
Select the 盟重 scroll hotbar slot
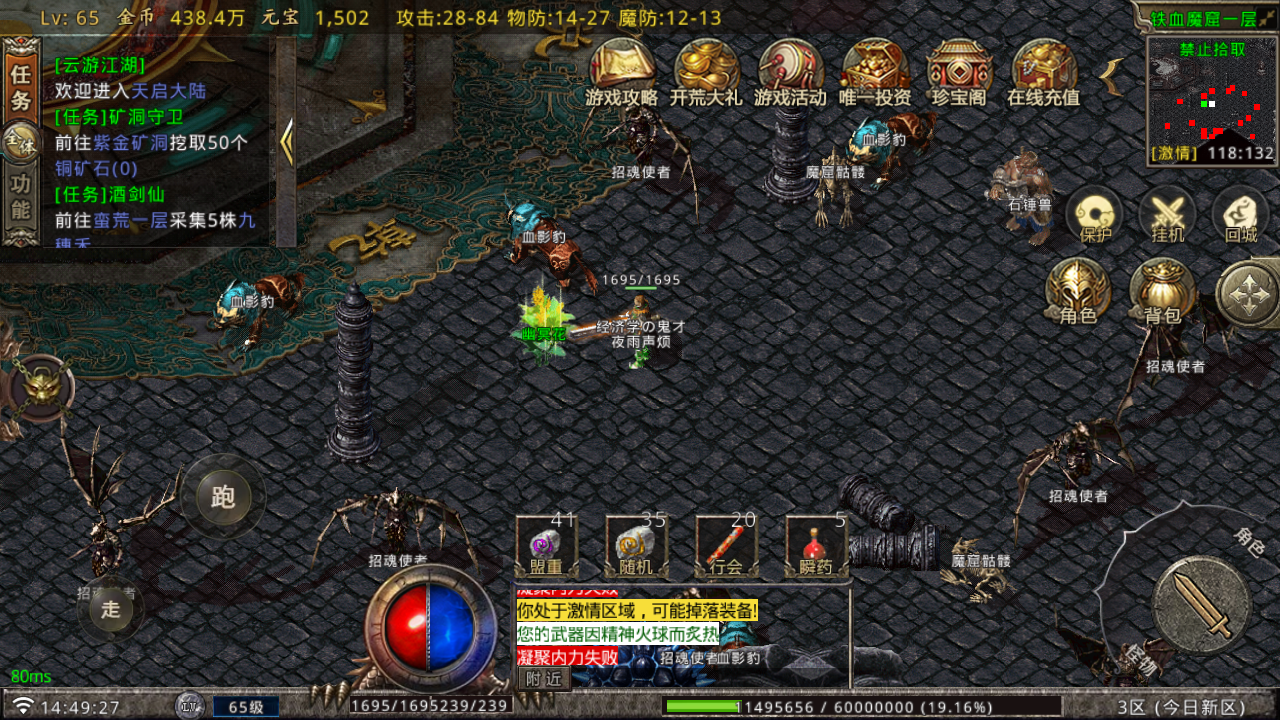(x=546, y=546)
